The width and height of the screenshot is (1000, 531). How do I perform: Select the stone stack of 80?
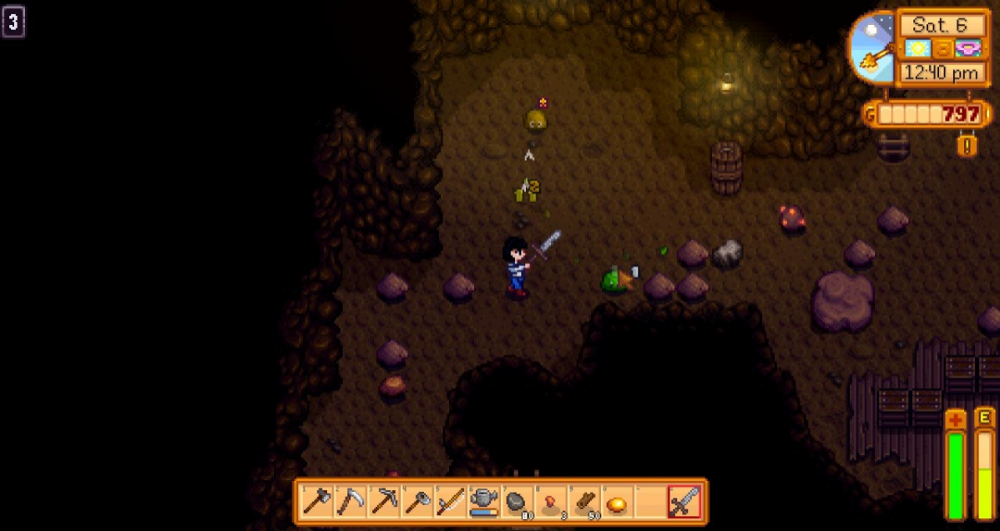[x=517, y=501]
